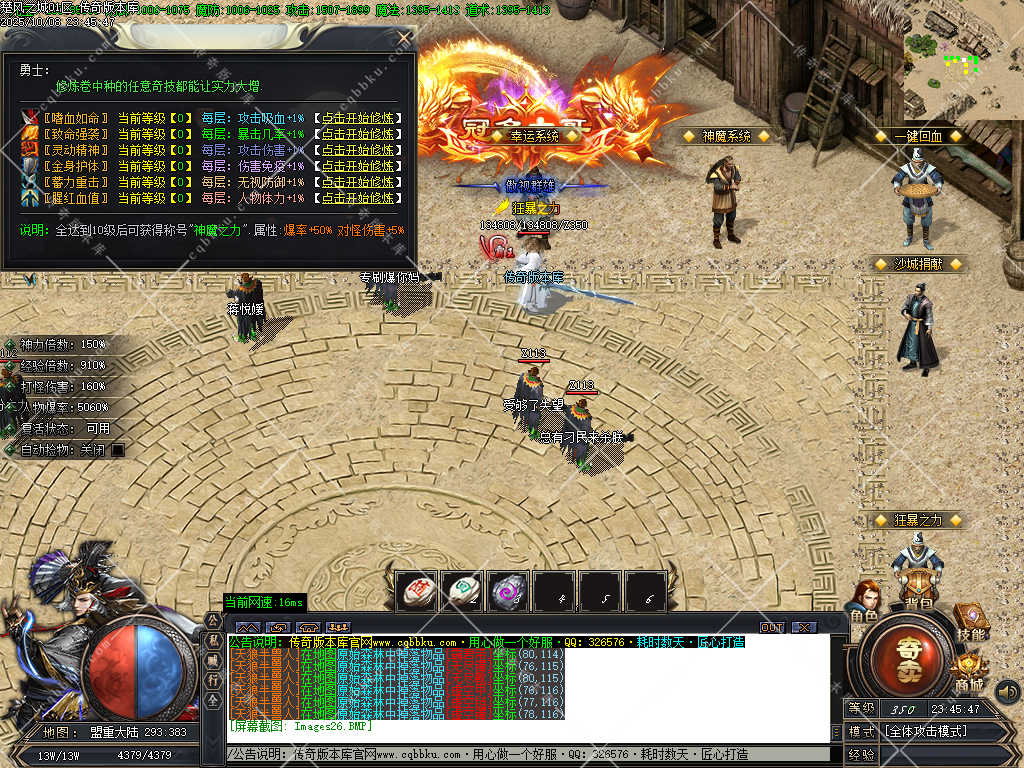Close the chat panel with X button
1024x768 pixels.
pos(803,627)
